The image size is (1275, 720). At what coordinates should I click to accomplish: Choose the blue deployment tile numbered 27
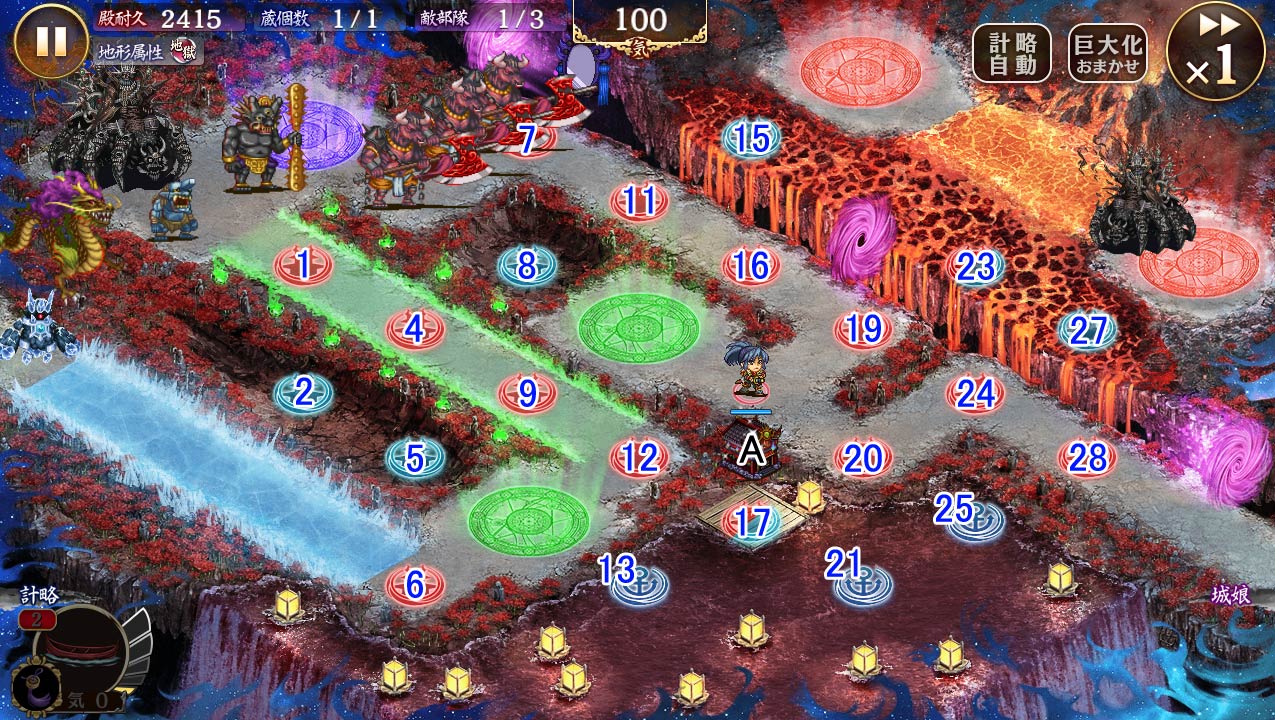[1087, 330]
